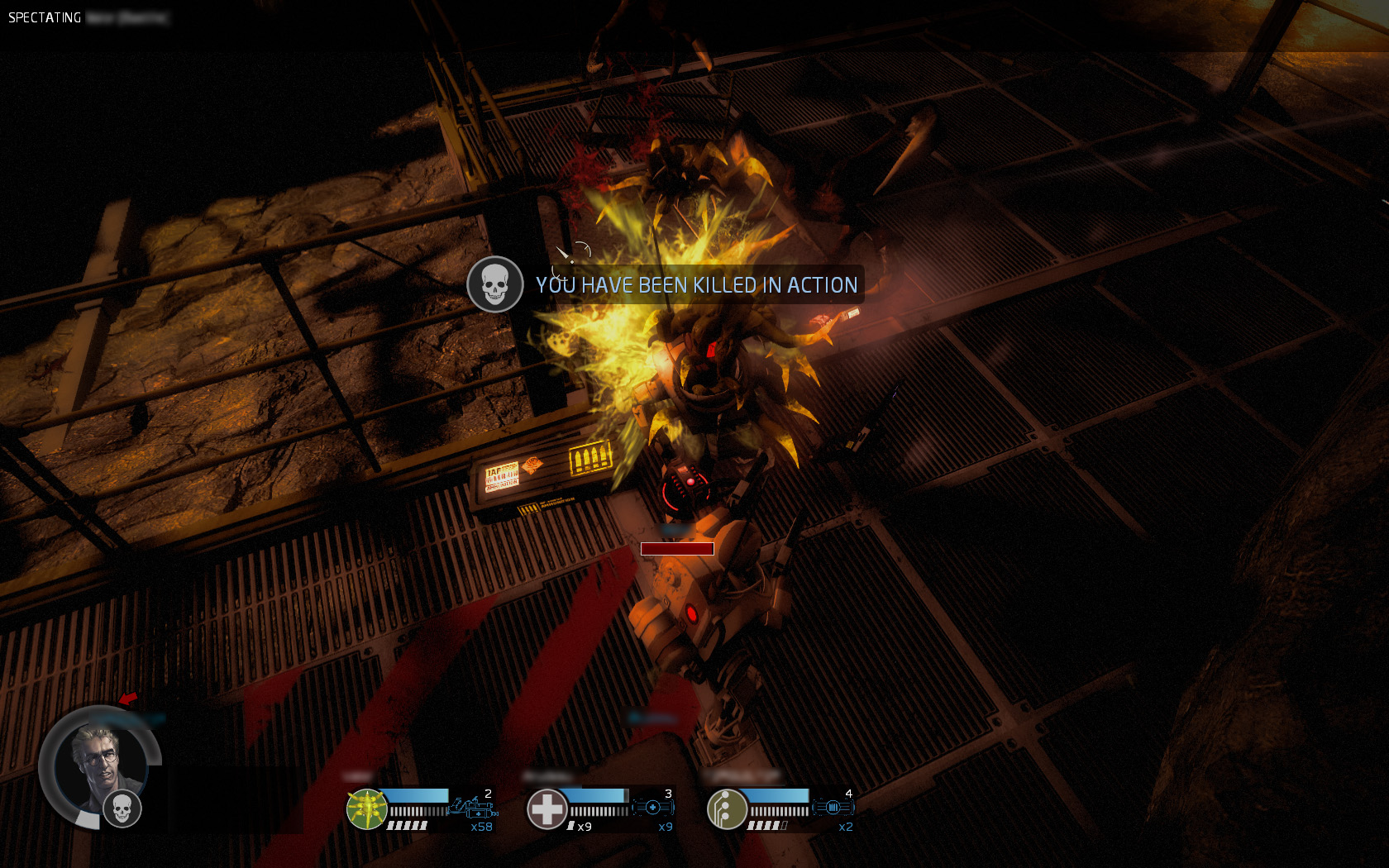Choose the squadmate with the yellow alien icon

(x=366, y=808)
